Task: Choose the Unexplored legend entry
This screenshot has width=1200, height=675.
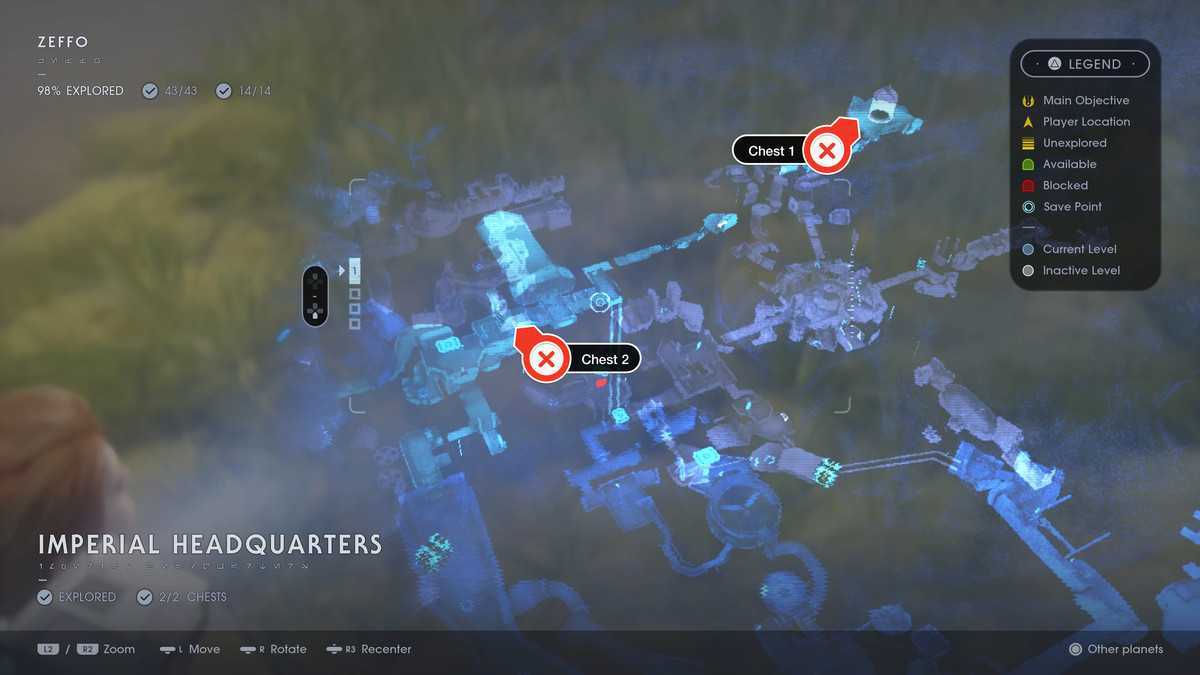Action: point(1074,143)
